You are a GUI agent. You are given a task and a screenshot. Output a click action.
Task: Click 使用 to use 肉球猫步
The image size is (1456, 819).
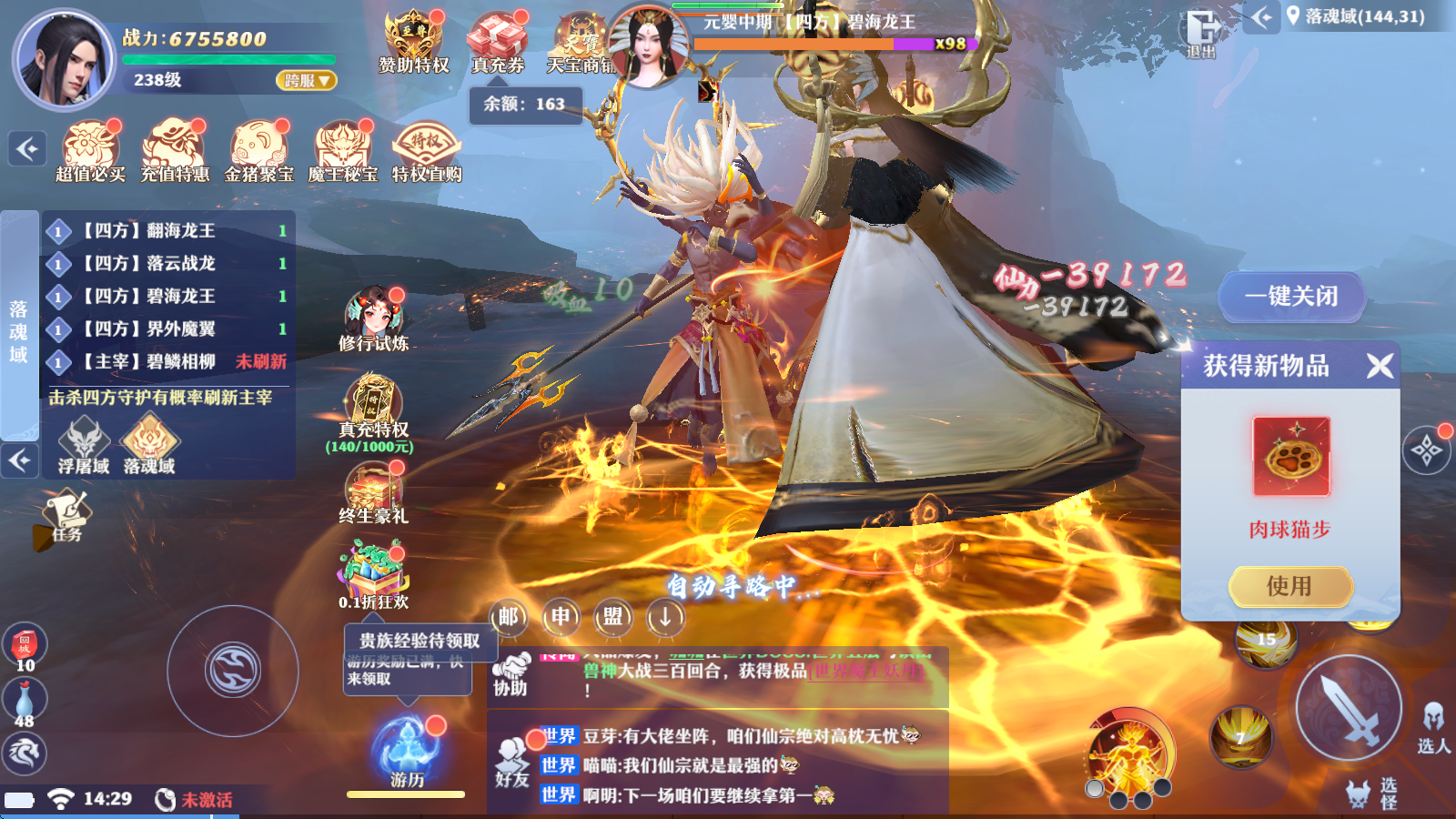coord(1290,586)
